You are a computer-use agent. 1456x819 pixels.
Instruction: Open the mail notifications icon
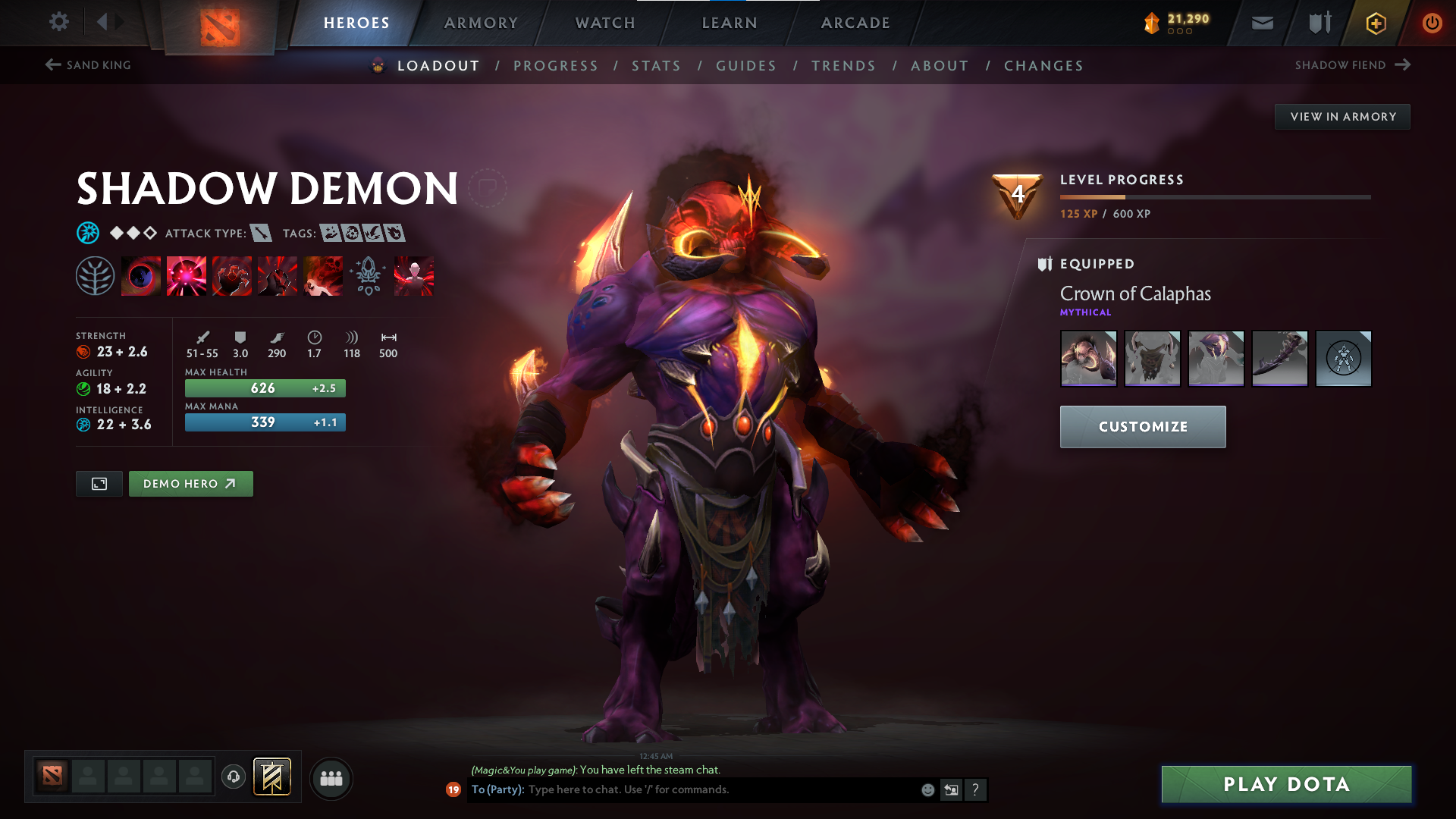click(x=1261, y=23)
